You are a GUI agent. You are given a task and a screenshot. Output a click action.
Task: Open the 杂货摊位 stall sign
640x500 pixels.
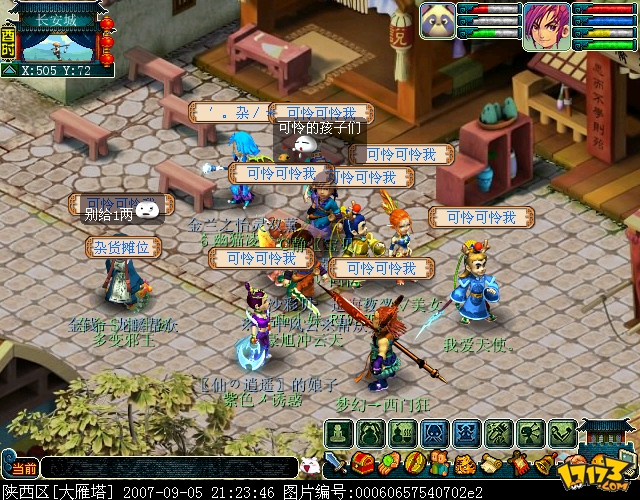tap(123, 246)
